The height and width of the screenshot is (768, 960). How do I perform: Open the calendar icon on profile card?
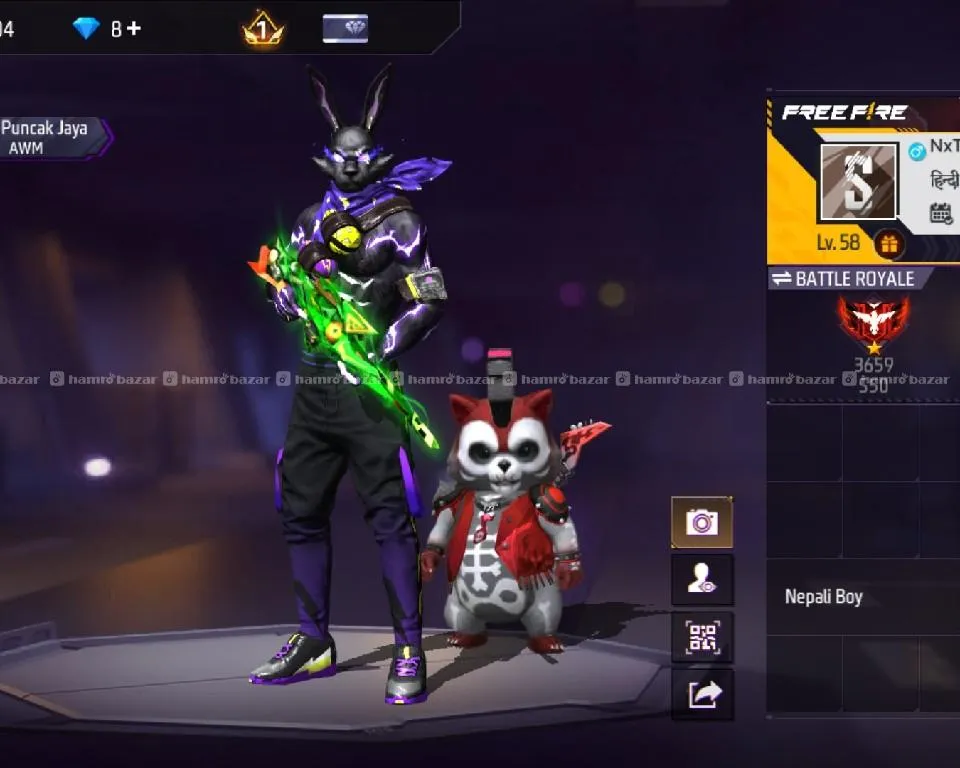tap(941, 213)
